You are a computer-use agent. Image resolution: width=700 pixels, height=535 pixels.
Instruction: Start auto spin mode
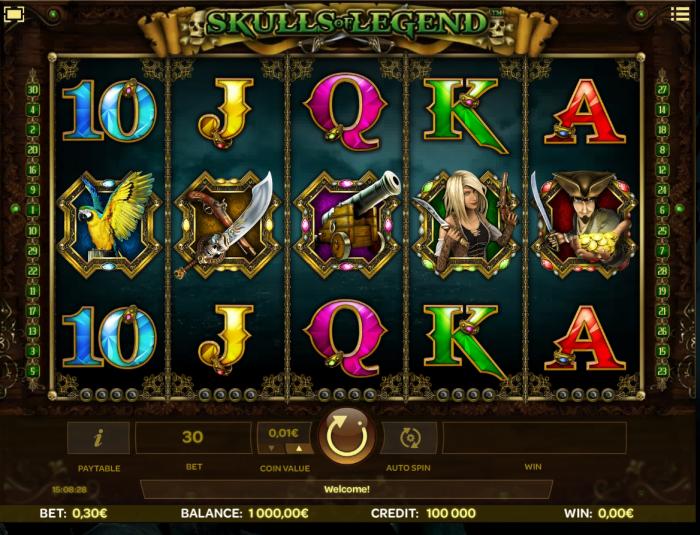point(409,437)
